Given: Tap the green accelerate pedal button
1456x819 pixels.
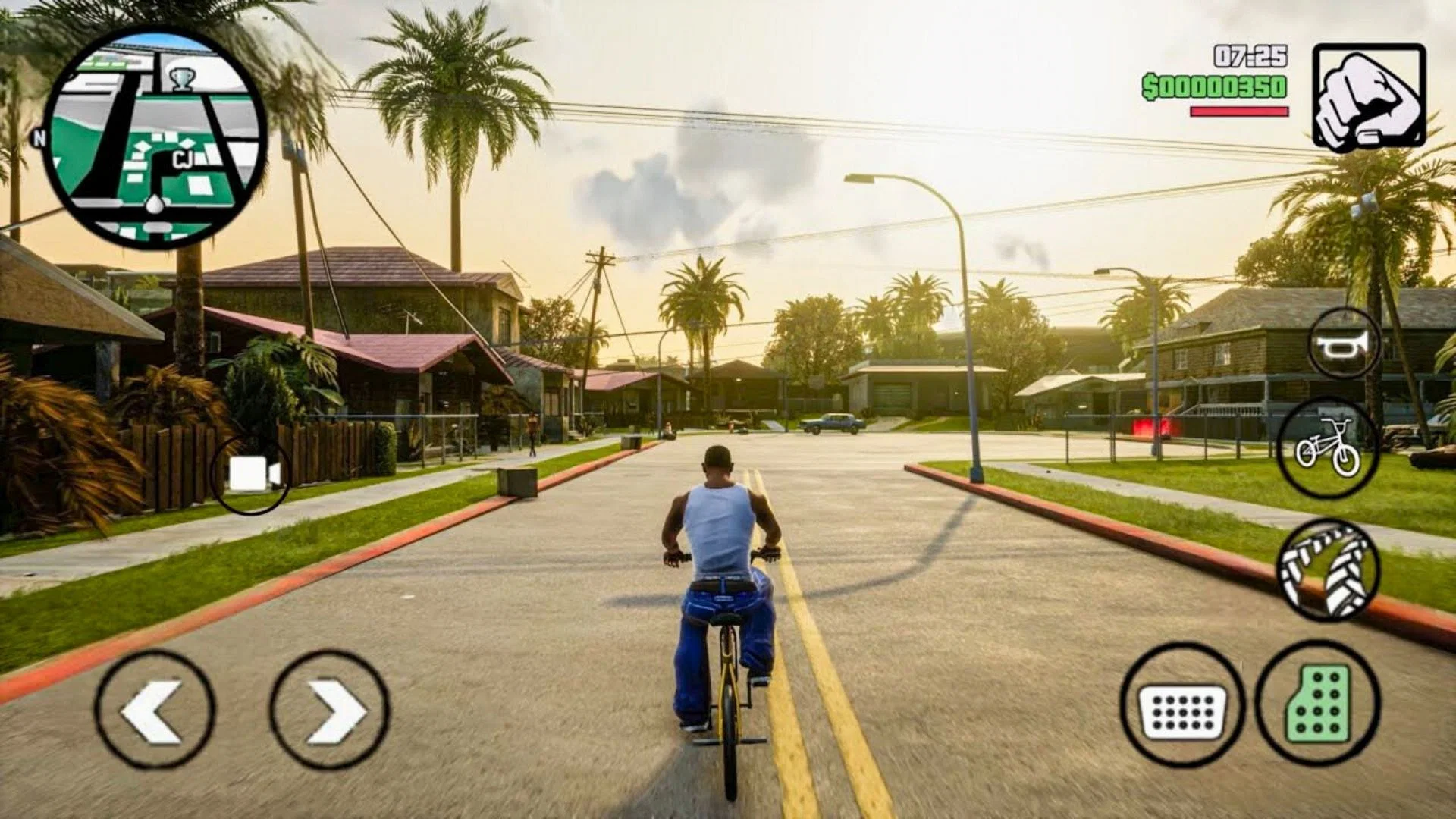Looking at the screenshot, I should click(x=1319, y=704).
